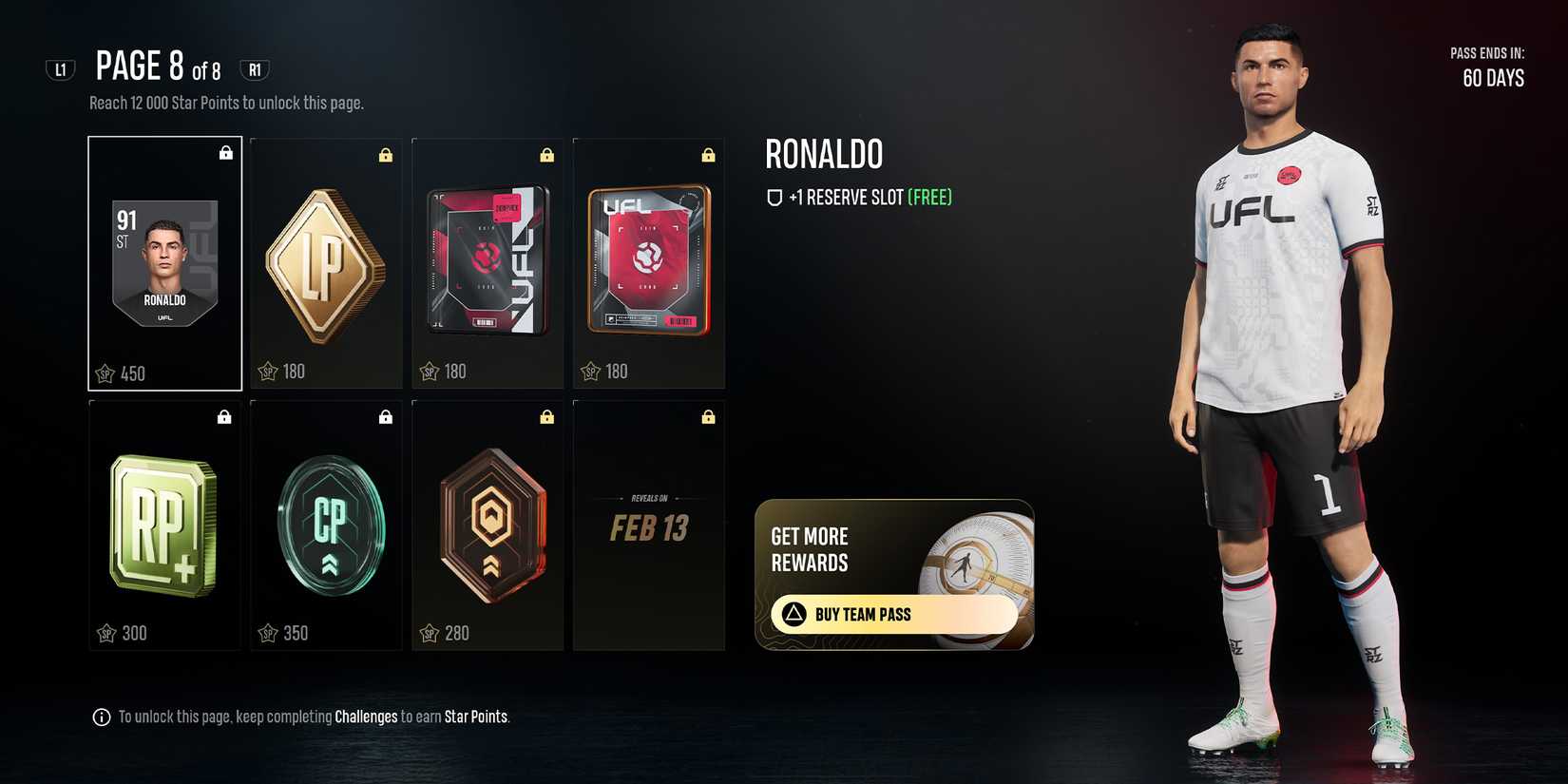Select the green RP+ reward token

tap(163, 523)
